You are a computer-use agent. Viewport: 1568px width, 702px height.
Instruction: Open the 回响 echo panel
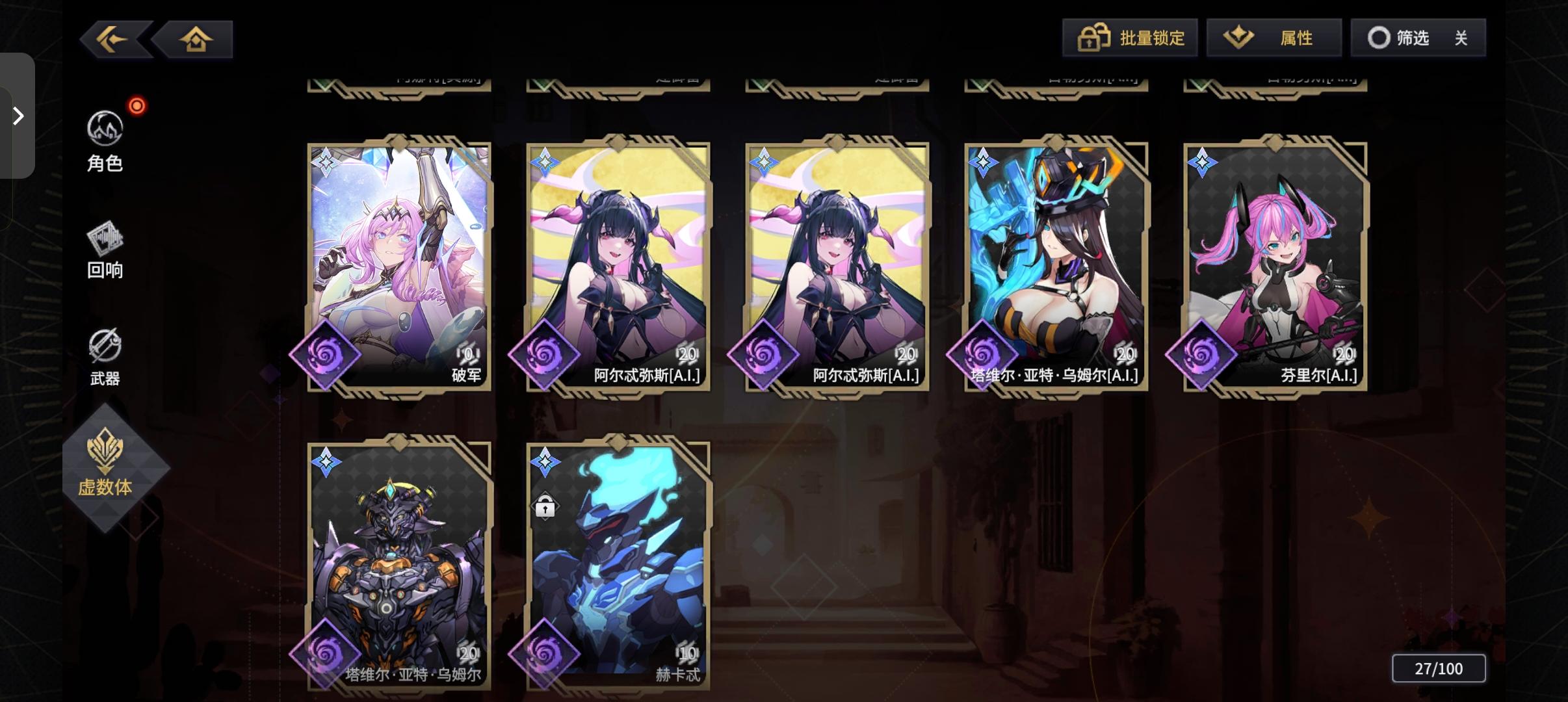click(x=106, y=250)
